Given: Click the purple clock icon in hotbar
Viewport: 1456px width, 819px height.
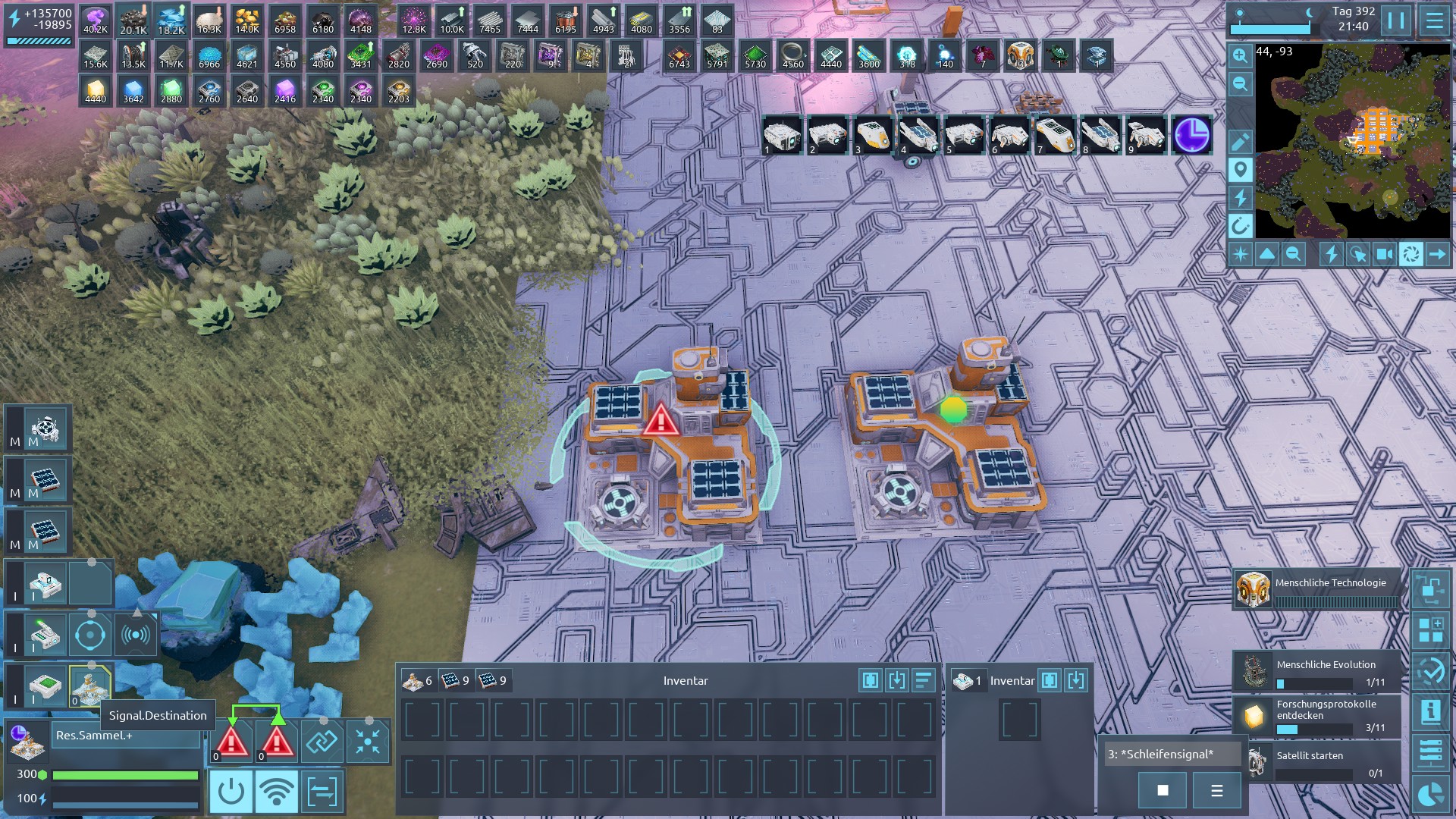Looking at the screenshot, I should pos(1191,135).
